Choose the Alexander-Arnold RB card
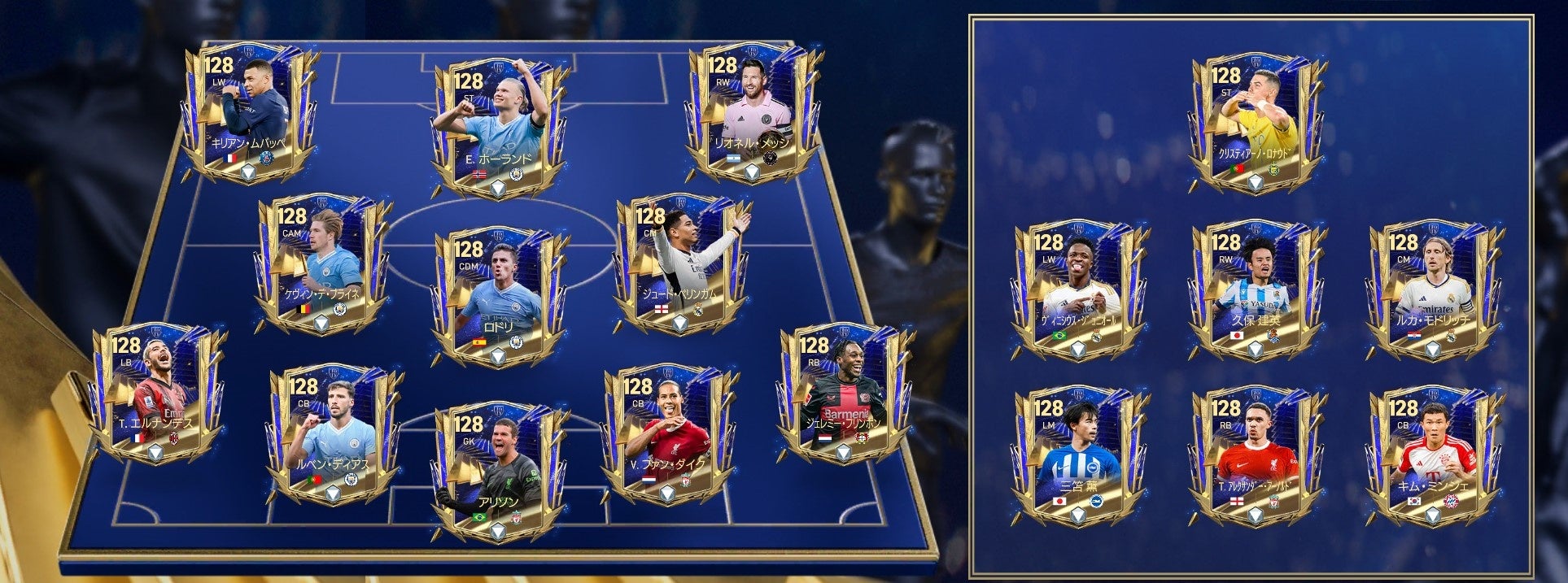 [x=1253, y=455]
